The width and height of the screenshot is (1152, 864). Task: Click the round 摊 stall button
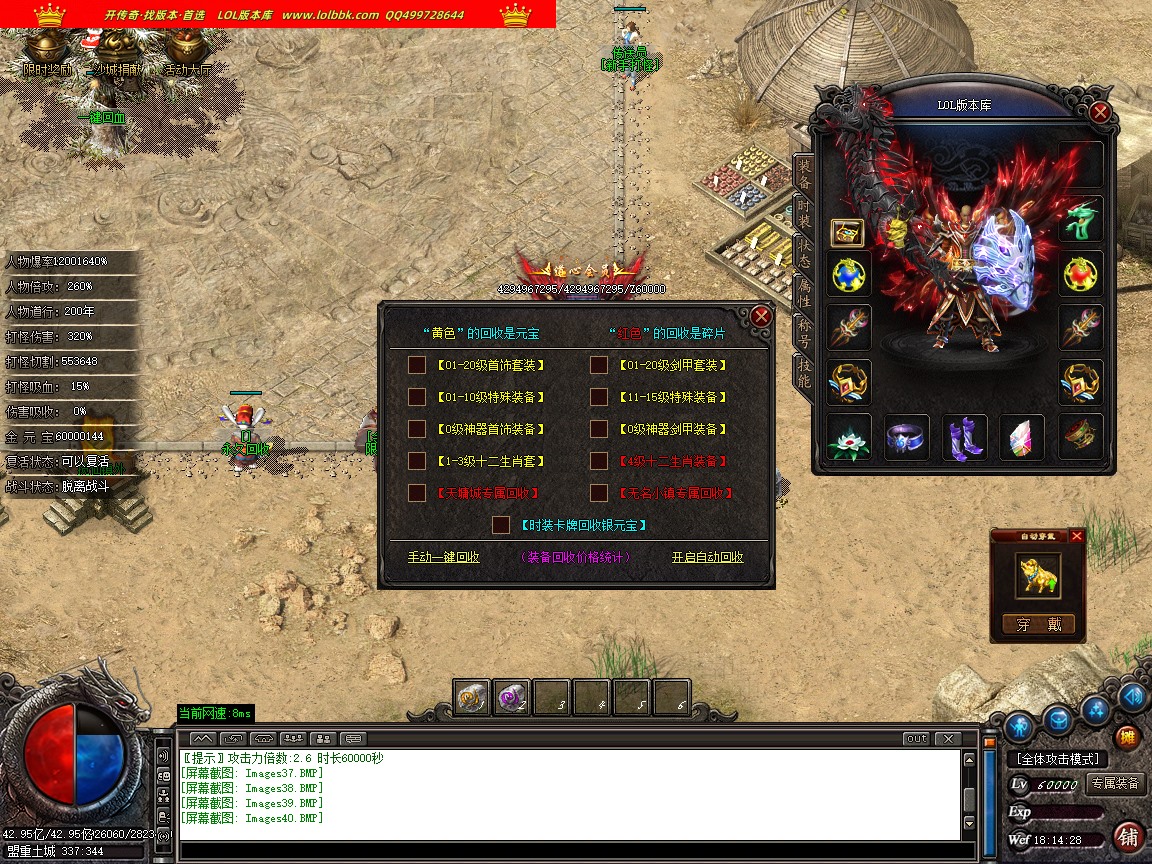tap(1127, 738)
